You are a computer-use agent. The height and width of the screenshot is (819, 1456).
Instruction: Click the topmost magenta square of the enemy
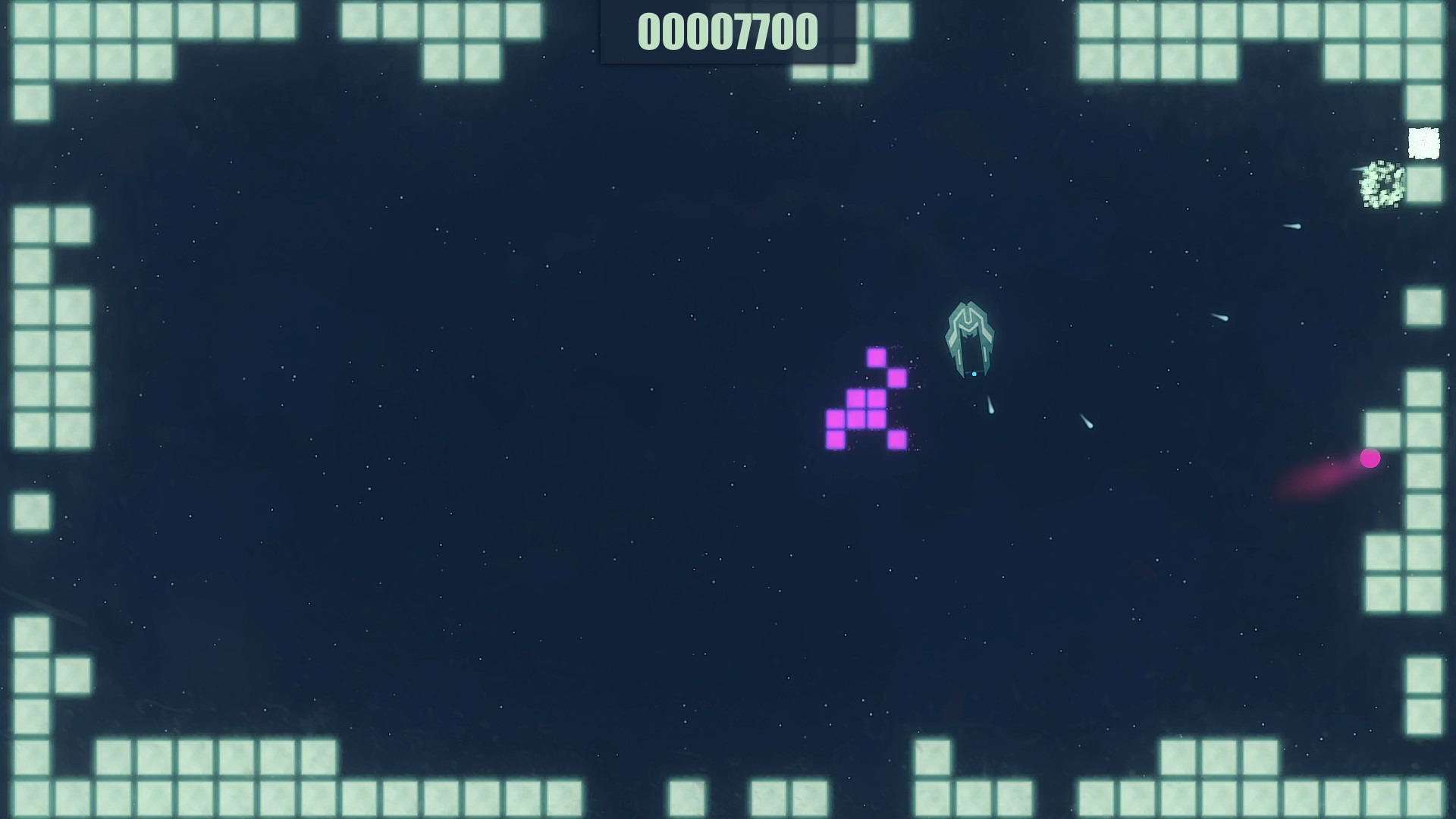[877, 358]
